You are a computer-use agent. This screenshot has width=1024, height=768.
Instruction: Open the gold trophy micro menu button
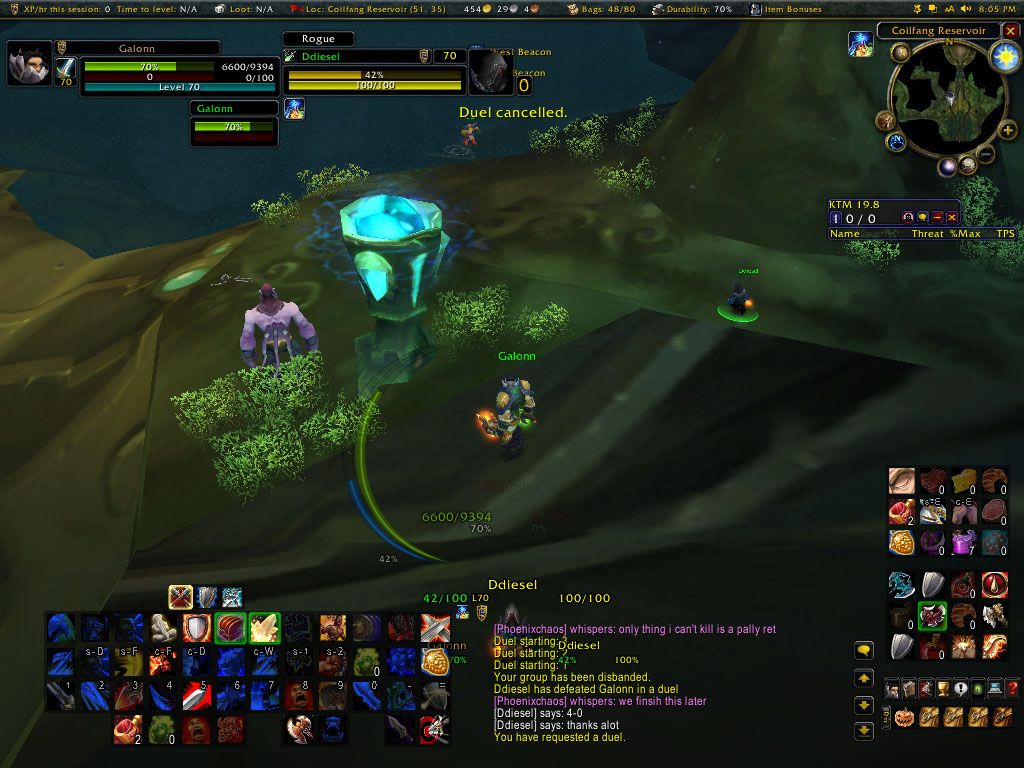tap(942, 688)
